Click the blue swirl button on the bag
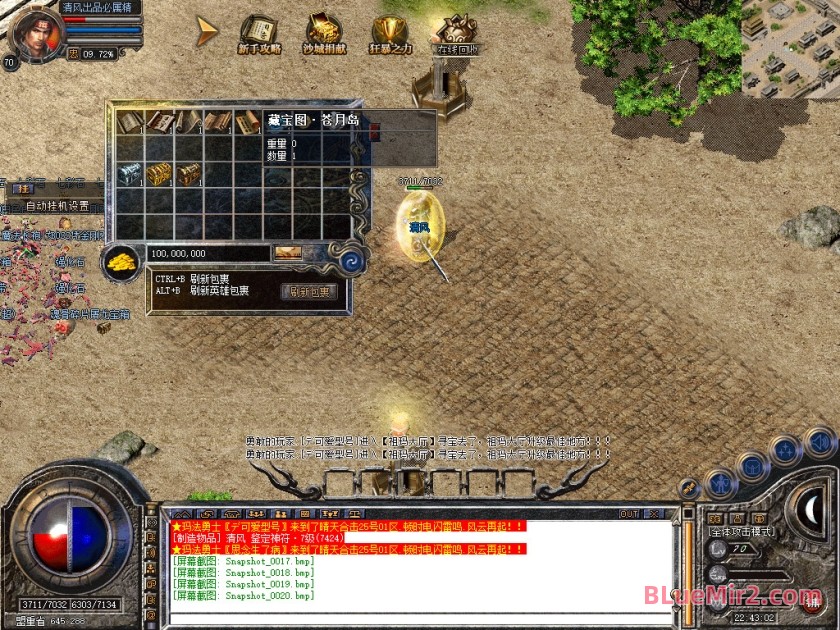Image resolution: width=840 pixels, height=630 pixels. (350, 262)
